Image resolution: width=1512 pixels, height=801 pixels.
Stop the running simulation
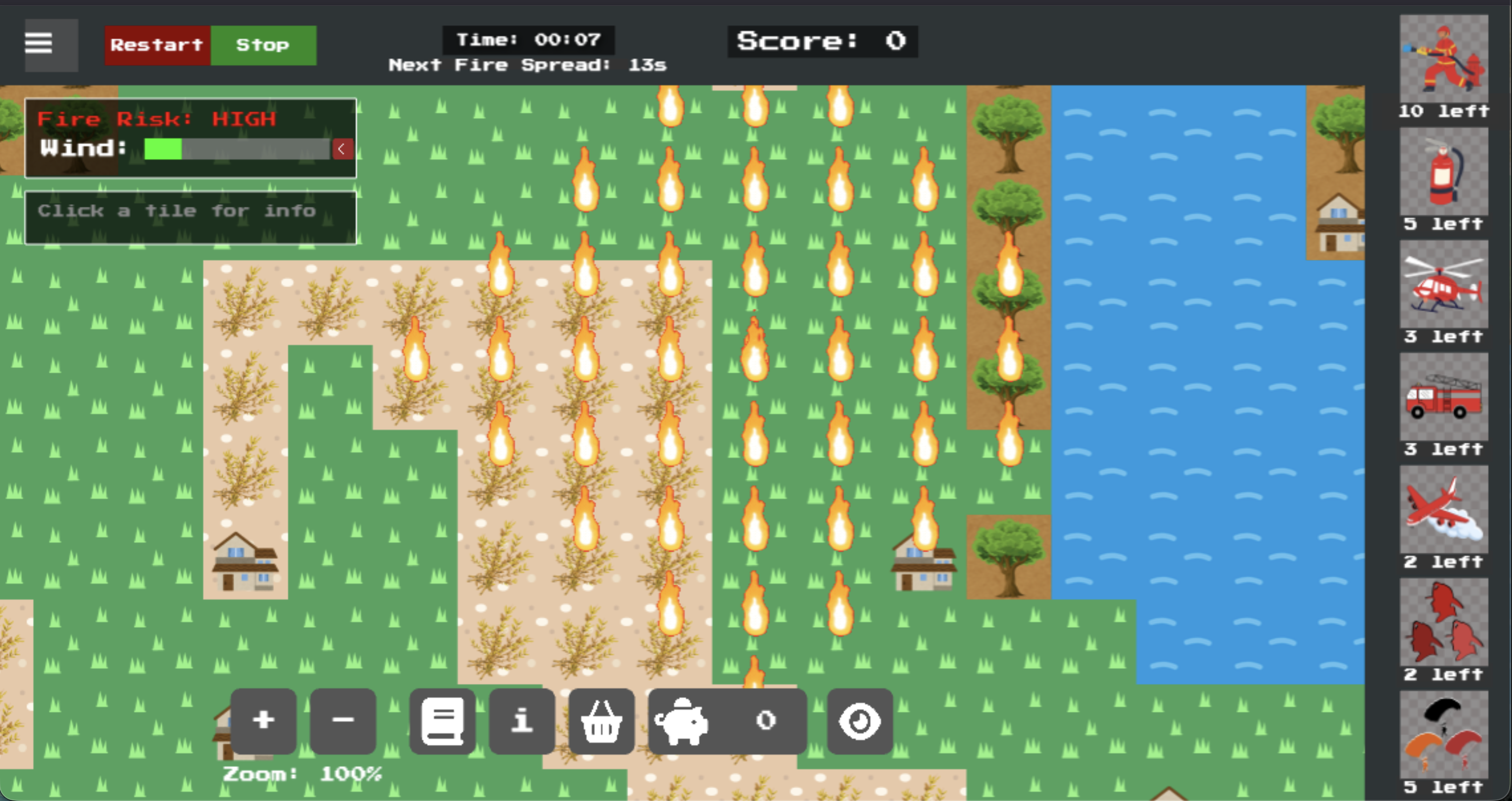click(x=262, y=45)
